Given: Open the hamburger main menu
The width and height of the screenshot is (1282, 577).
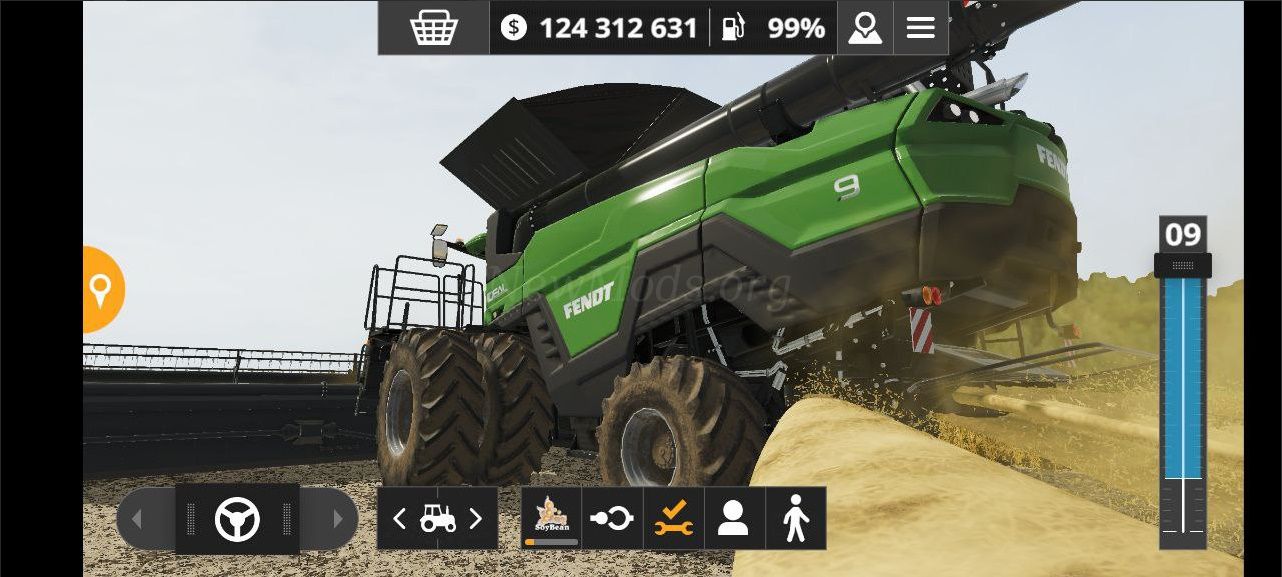Looking at the screenshot, I should [921, 28].
